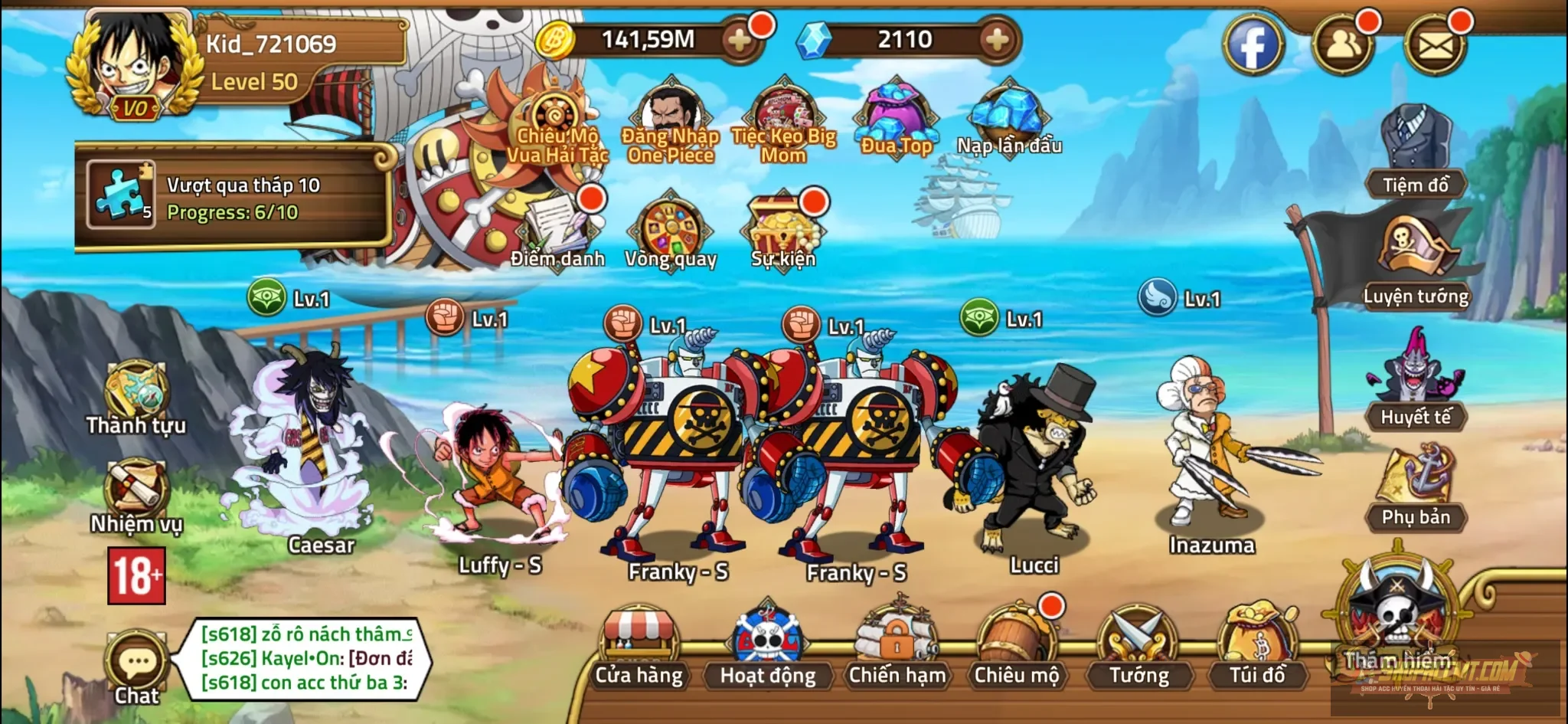Open the friends list icon
1568x724 pixels.
[x=1344, y=46]
